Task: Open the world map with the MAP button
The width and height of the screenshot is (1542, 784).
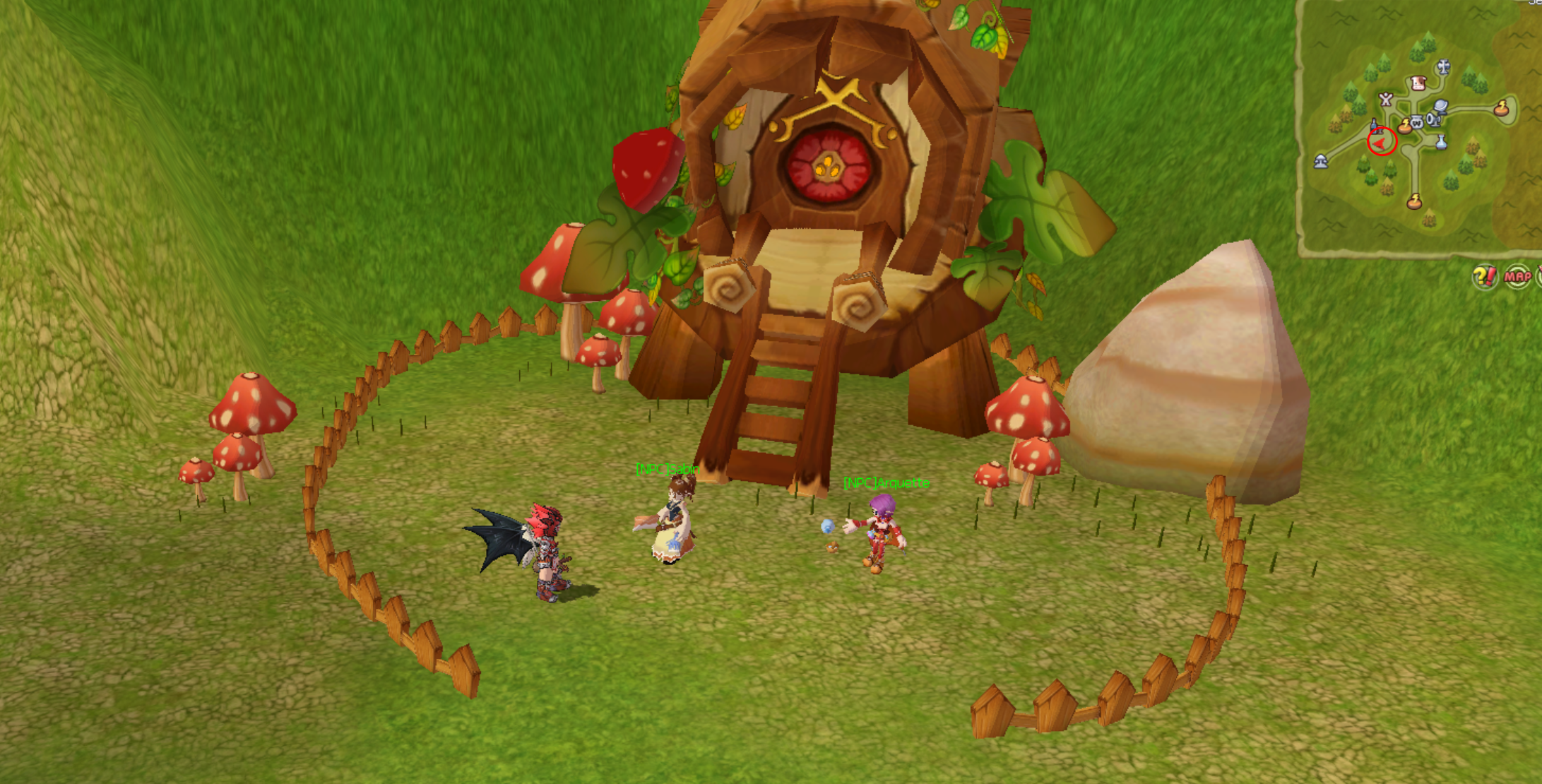Action: 1517,276
